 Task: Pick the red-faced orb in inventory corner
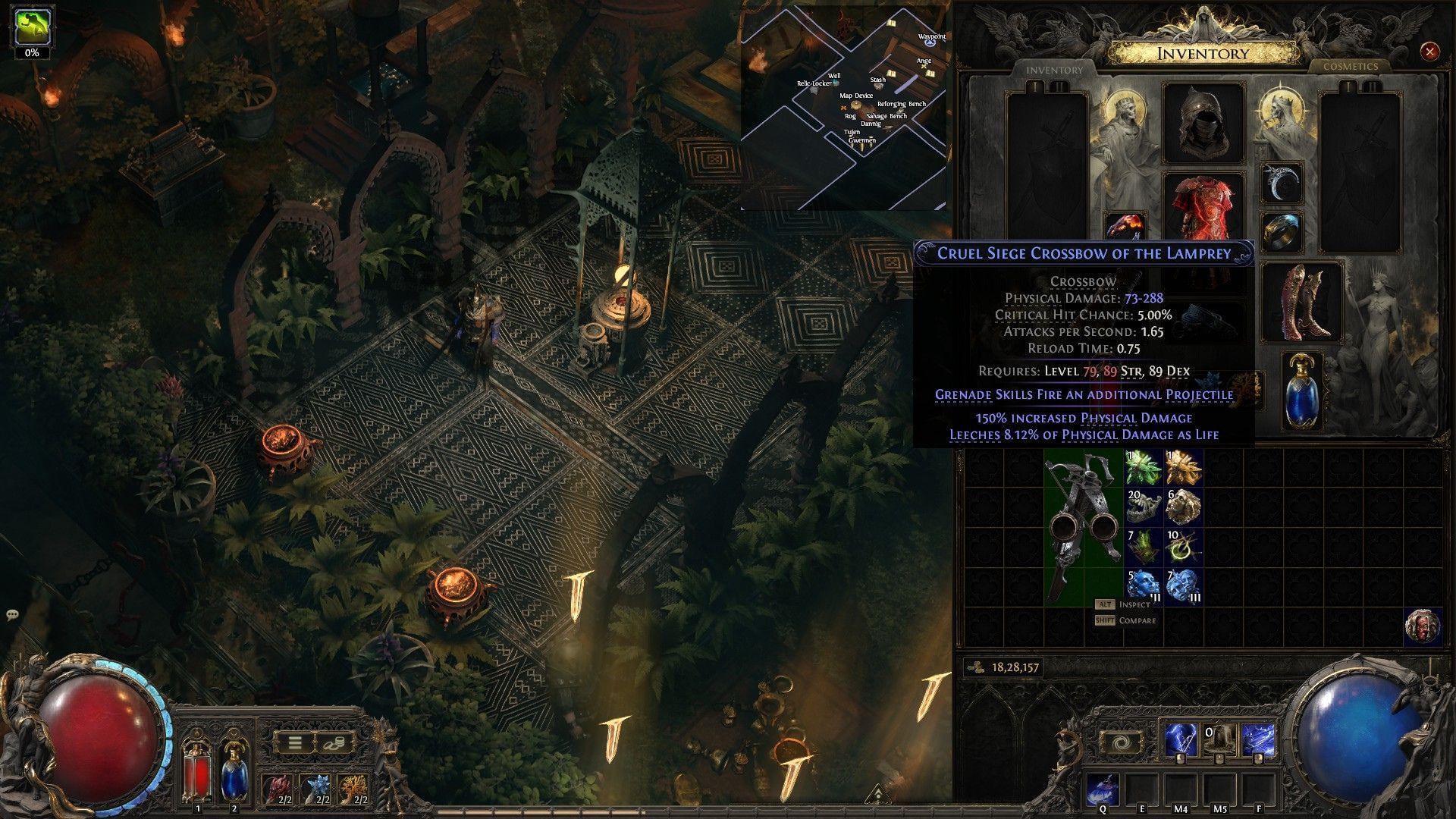(1422, 626)
